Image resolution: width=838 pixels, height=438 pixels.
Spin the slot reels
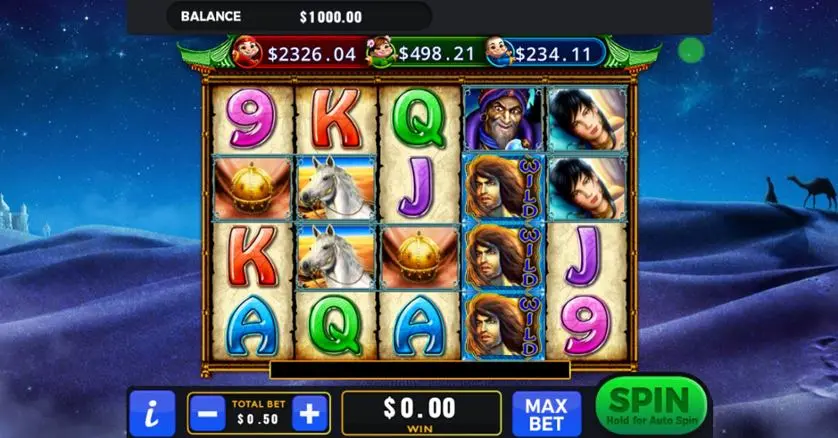pyautogui.click(x=650, y=406)
